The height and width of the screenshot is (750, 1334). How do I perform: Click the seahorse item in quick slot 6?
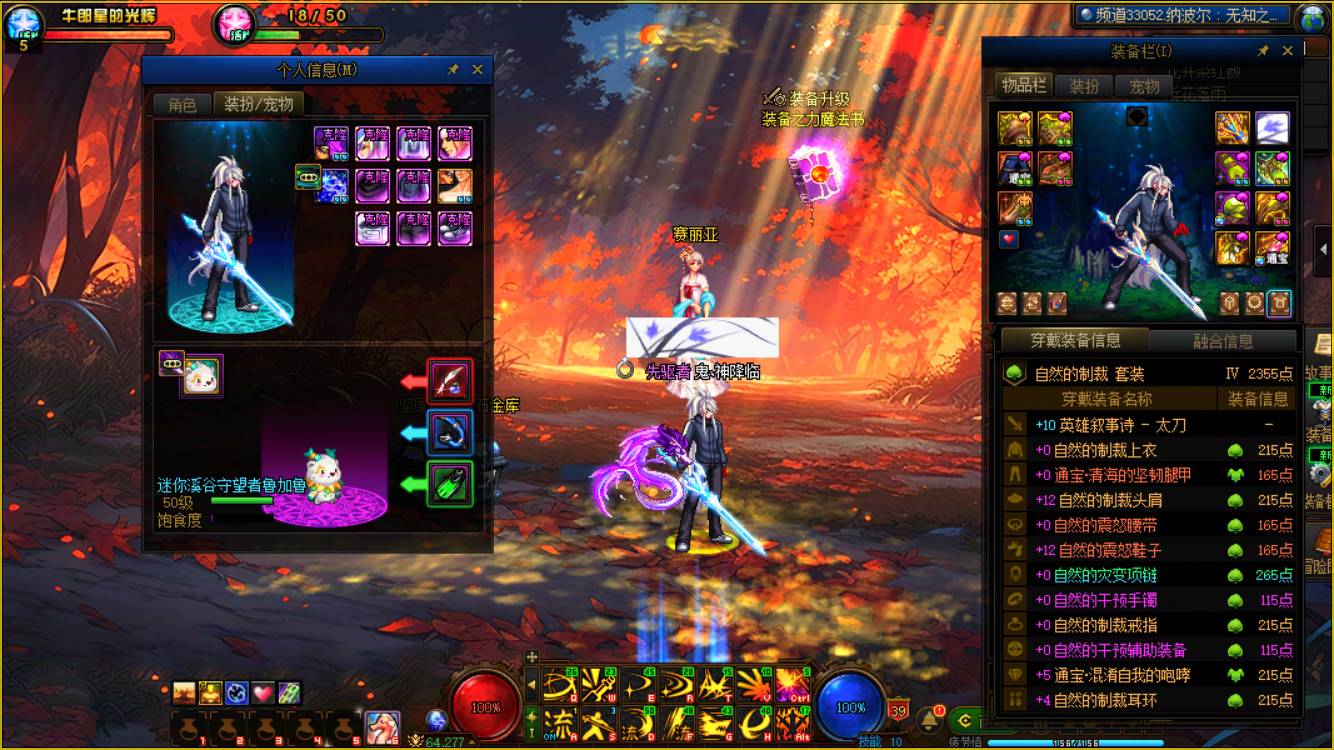[x=383, y=725]
